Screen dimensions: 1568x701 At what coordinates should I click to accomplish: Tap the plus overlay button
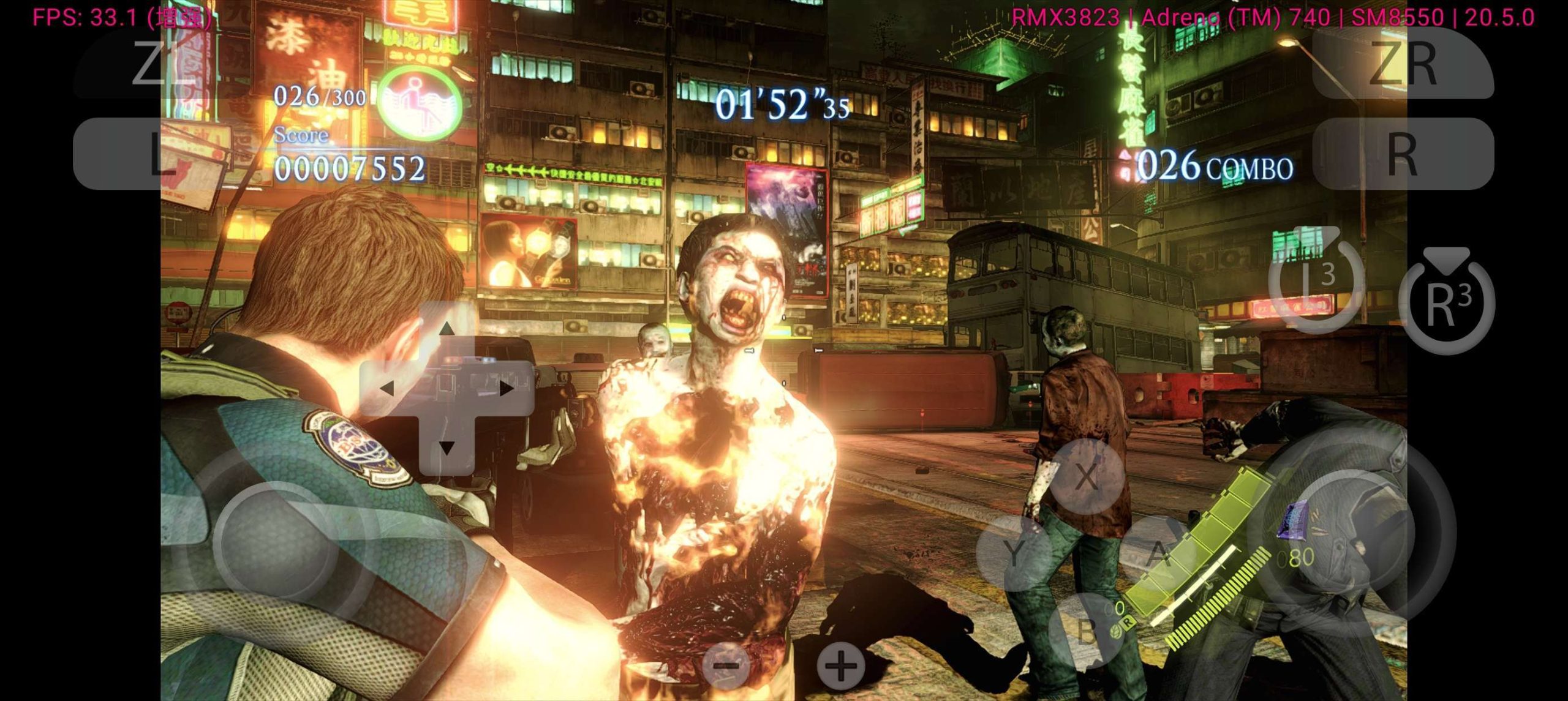841,665
